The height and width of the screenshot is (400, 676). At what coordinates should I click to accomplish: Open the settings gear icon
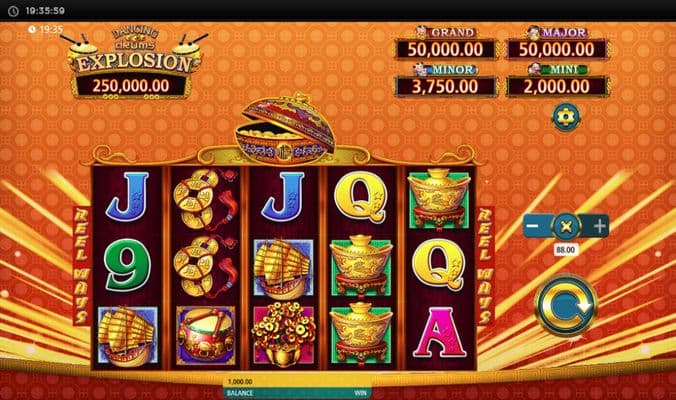click(566, 117)
